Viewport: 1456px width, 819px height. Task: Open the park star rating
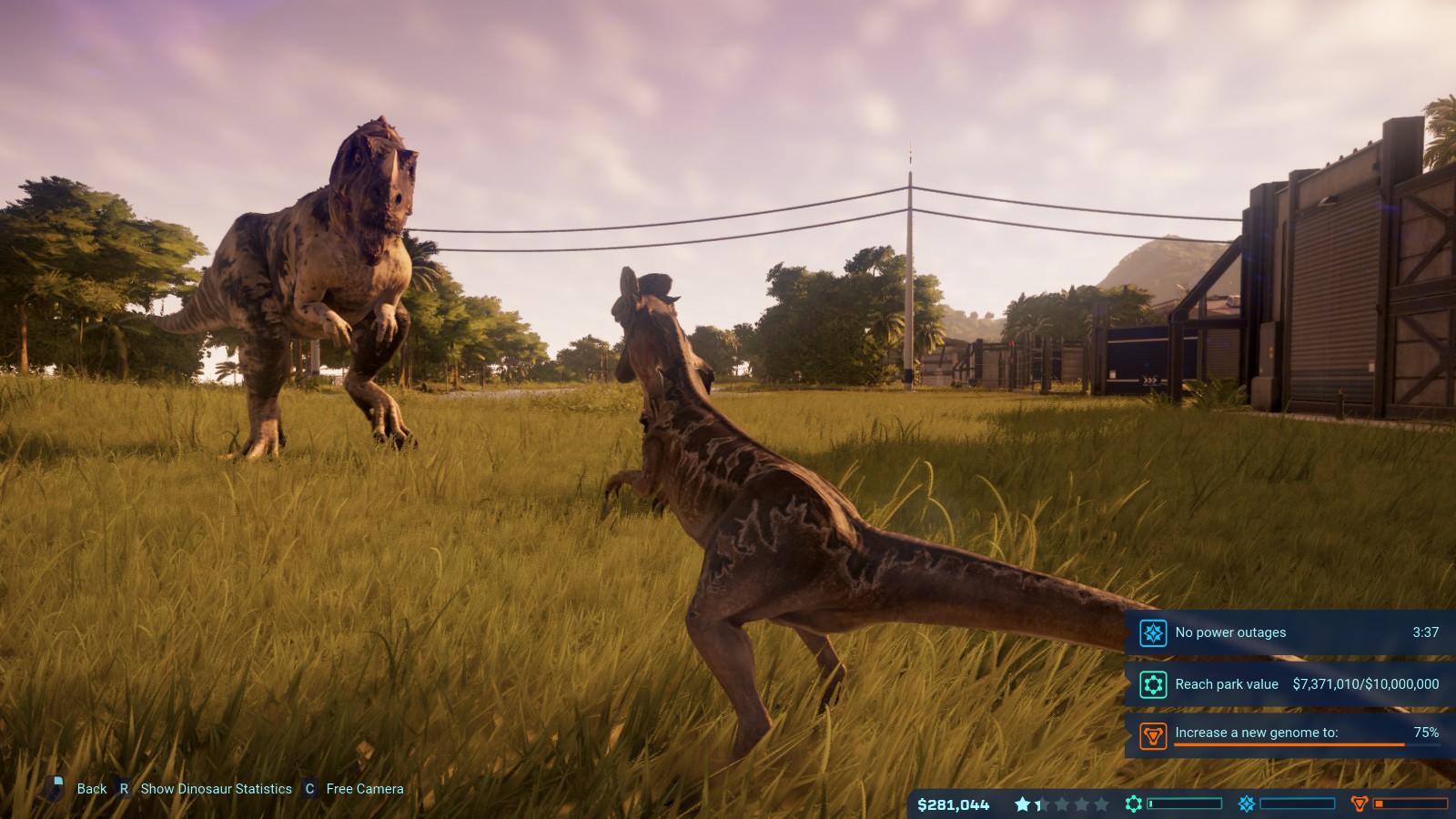(1061, 804)
